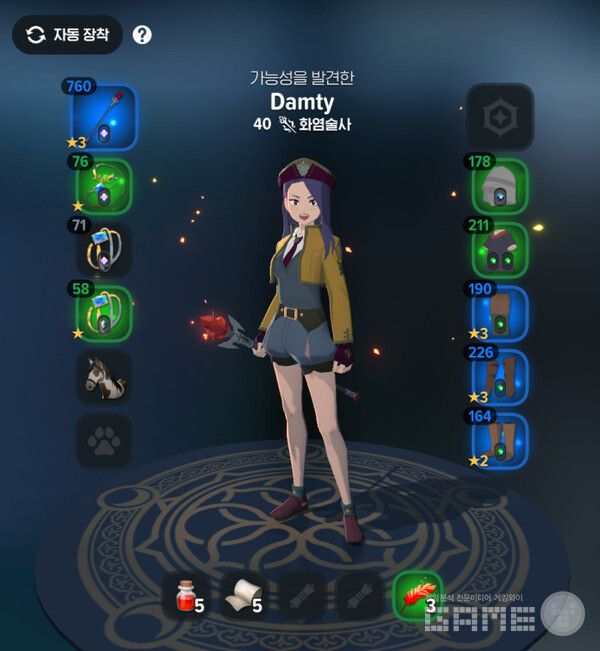This screenshot has height=651, width=600.
Task: Open the horse mount slot
Action: click(103, 377)
